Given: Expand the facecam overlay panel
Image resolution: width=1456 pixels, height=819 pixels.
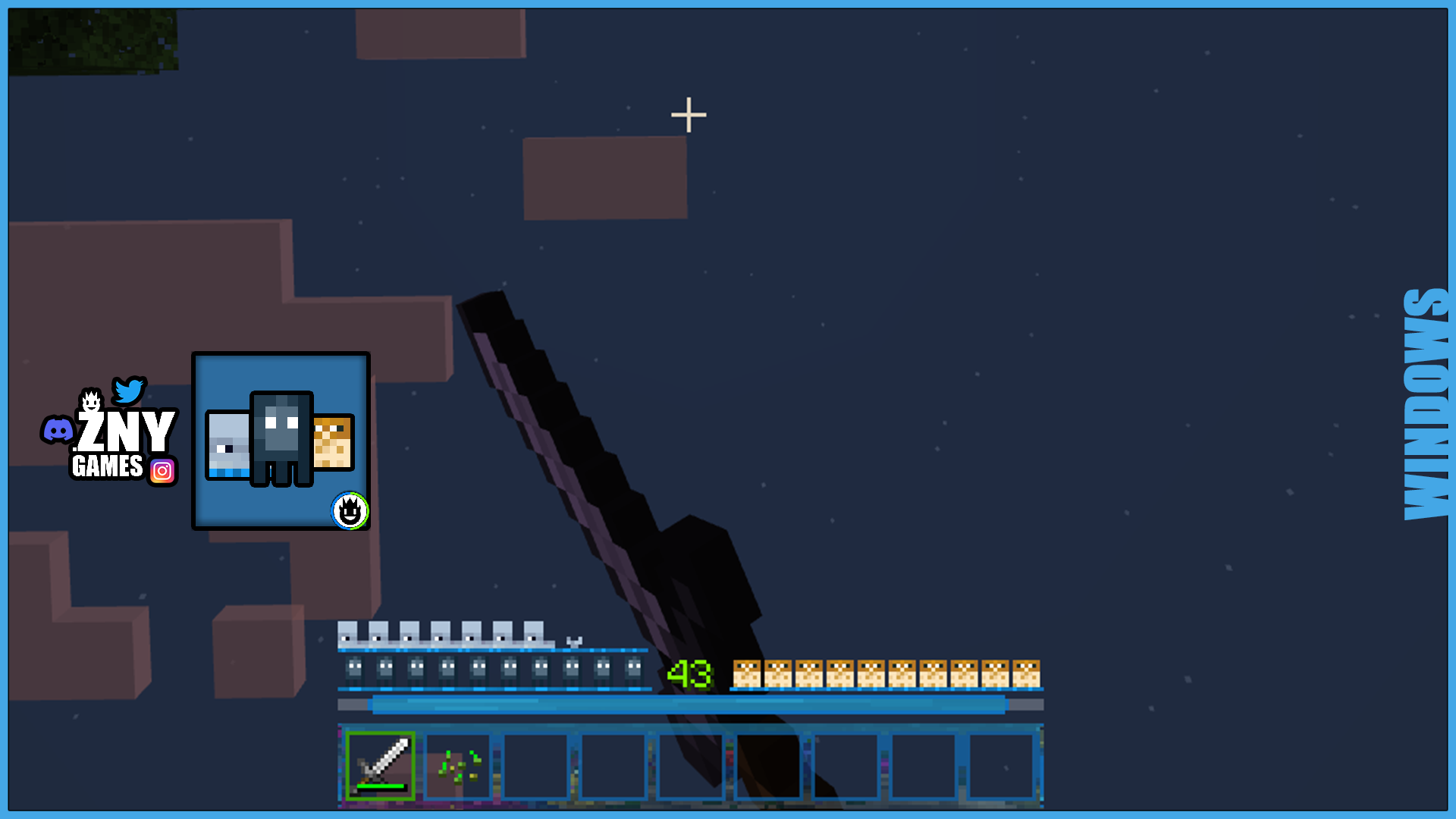Looking at the screenshot, I should point(281,440).
